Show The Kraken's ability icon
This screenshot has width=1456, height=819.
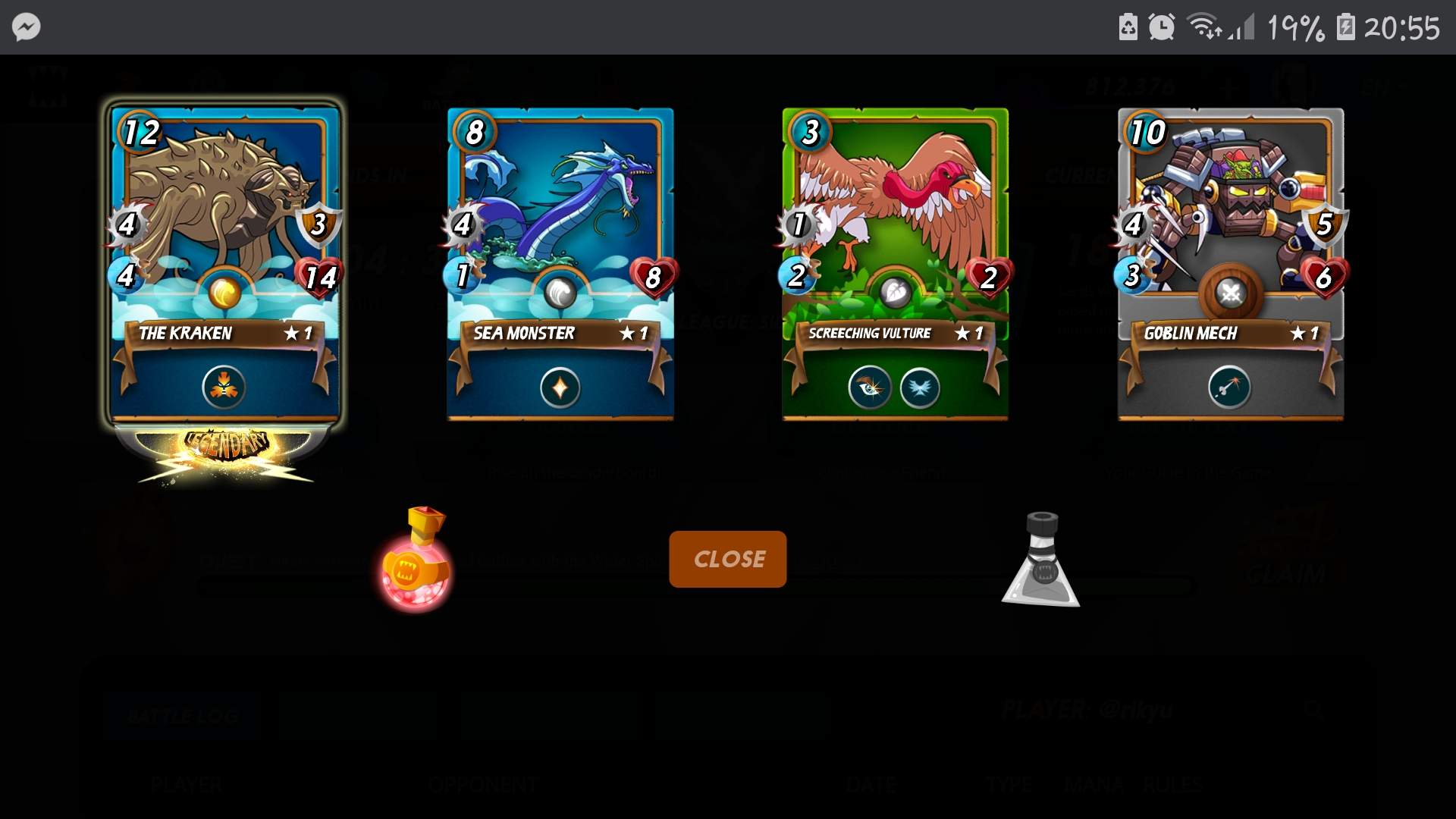tap(224, 387)
